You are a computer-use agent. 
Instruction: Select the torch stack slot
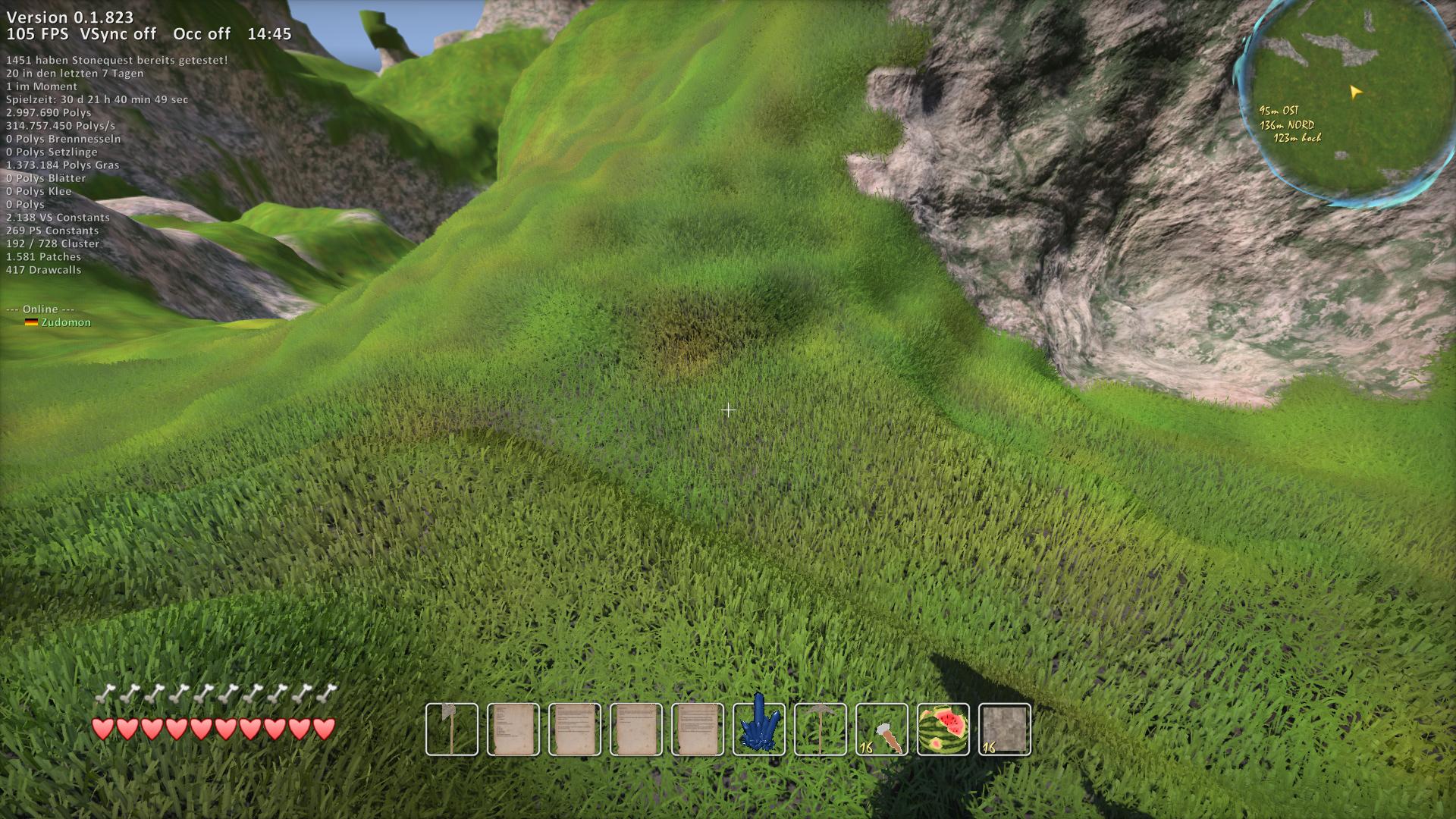point(882,730)
